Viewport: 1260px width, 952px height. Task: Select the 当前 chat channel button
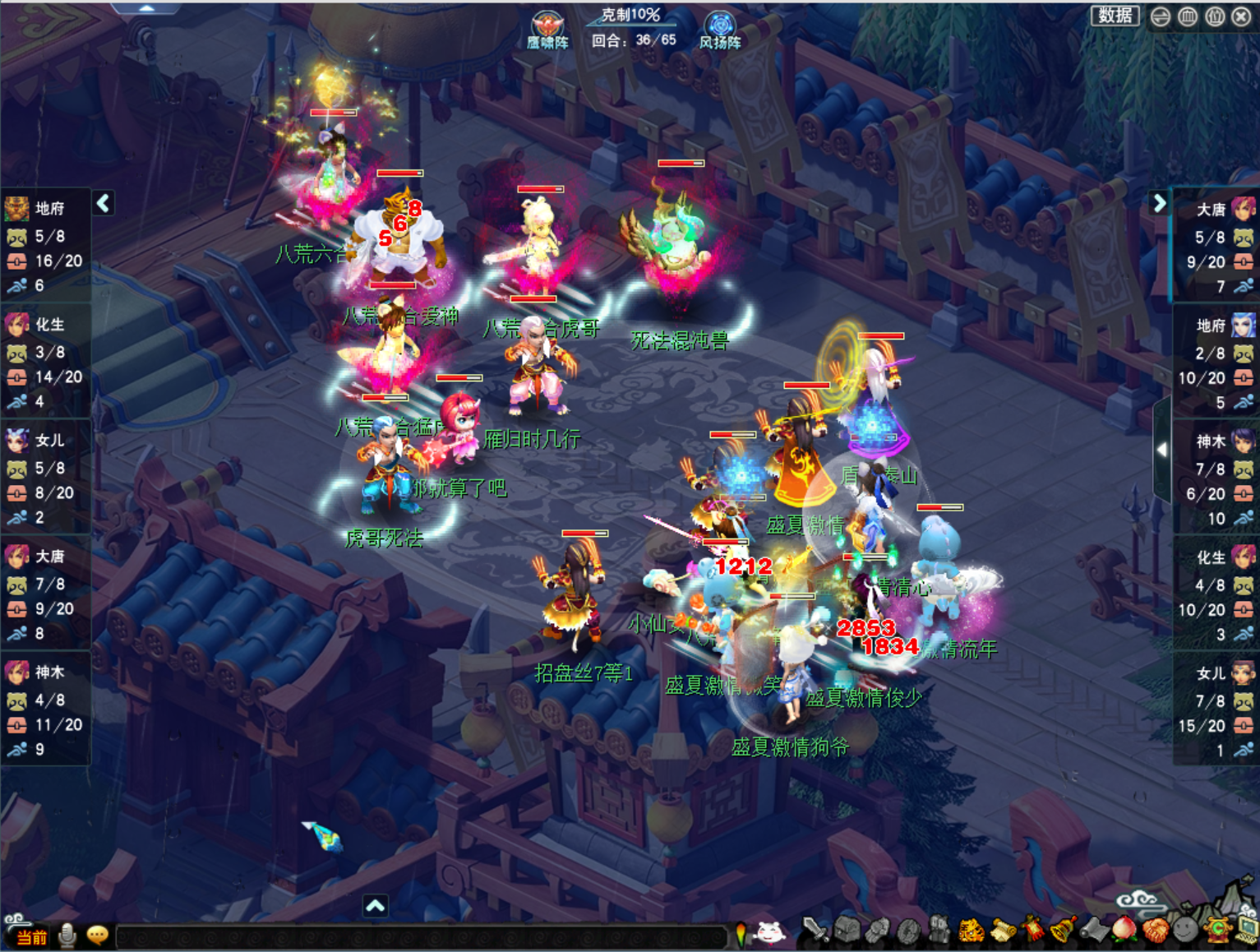[30, 937]
